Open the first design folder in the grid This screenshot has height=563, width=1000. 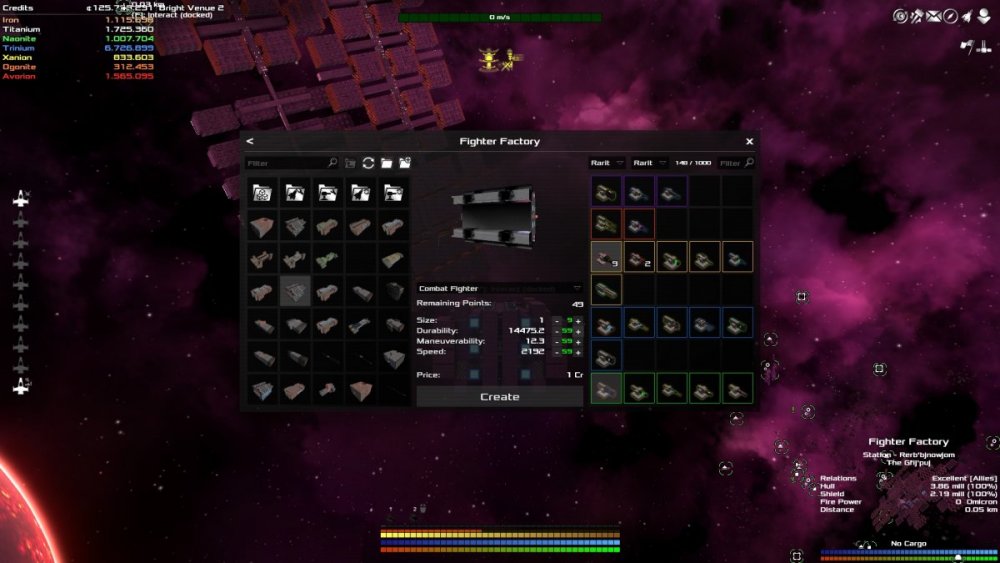(262, 193)
